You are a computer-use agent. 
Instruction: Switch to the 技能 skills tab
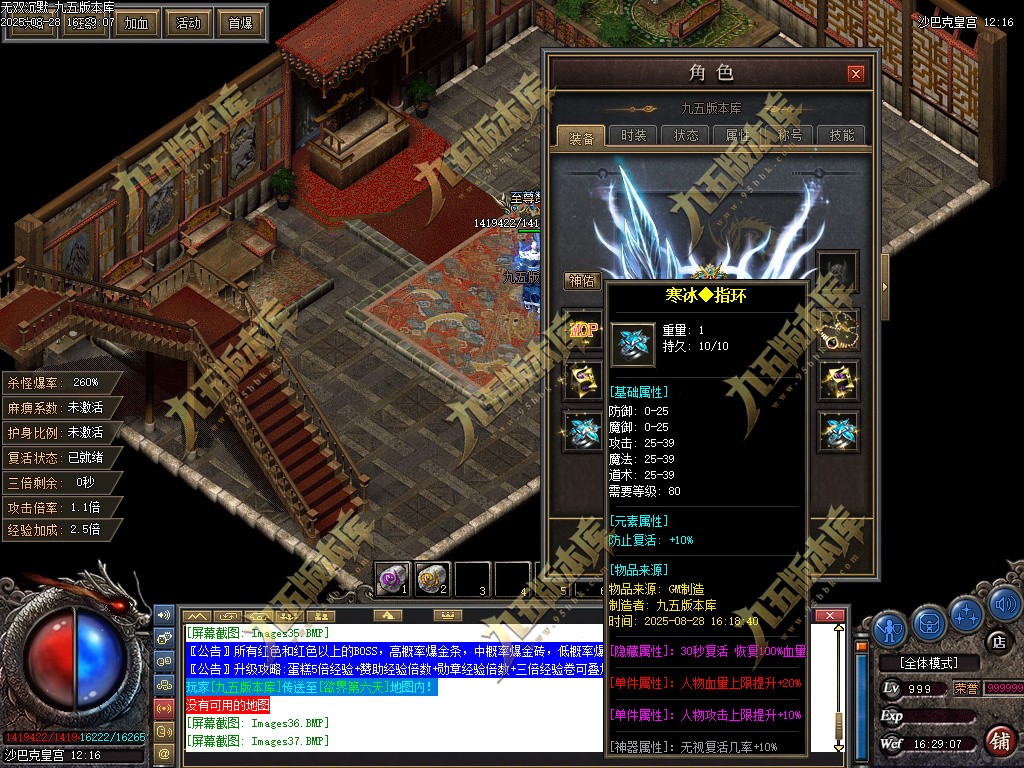click(842, 136)
